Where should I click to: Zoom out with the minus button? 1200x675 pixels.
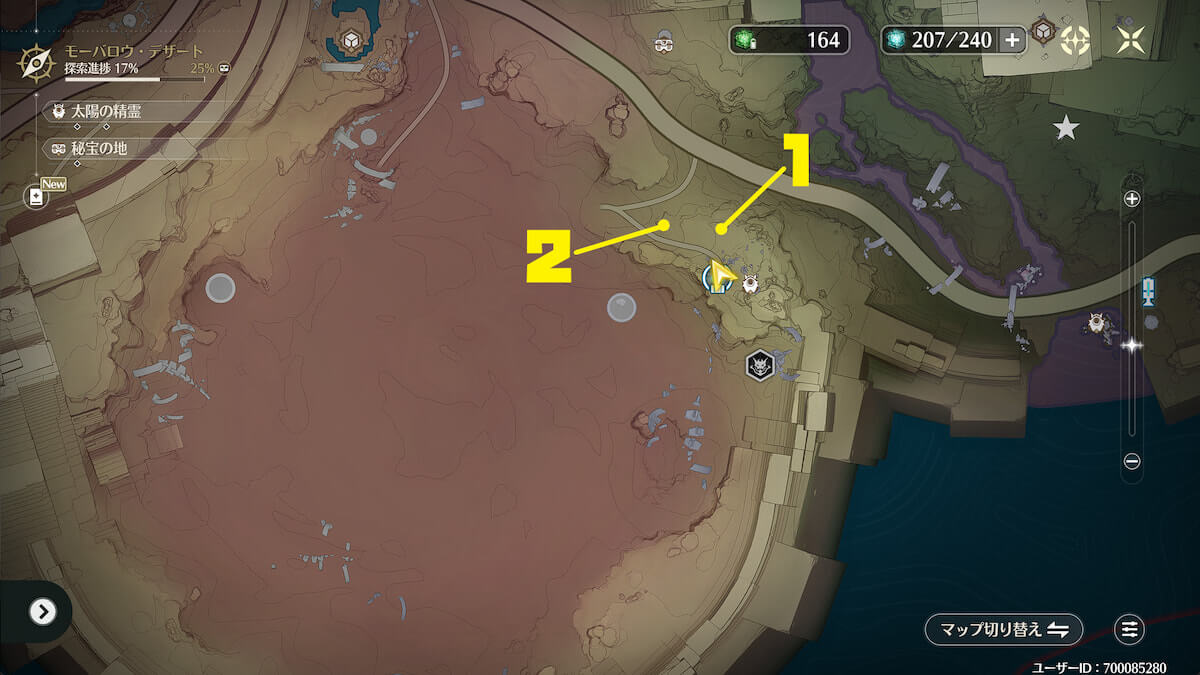coord(1132,461)
